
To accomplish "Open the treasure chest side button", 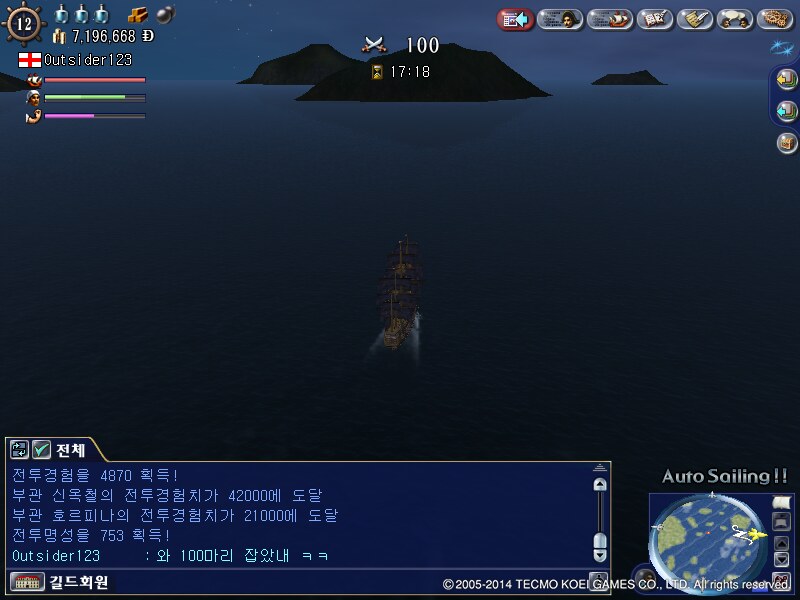I will [787, 142].
